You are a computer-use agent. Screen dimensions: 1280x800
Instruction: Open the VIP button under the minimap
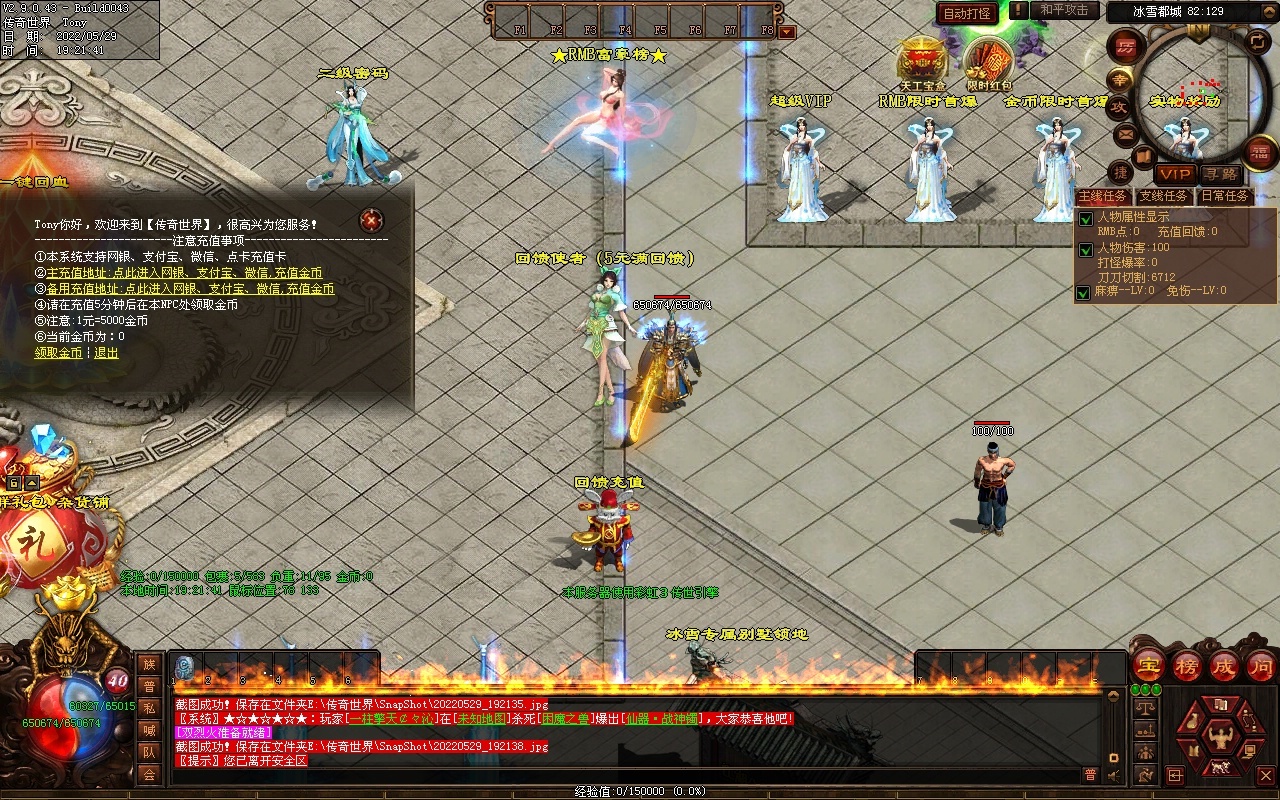coord(1176,174)
